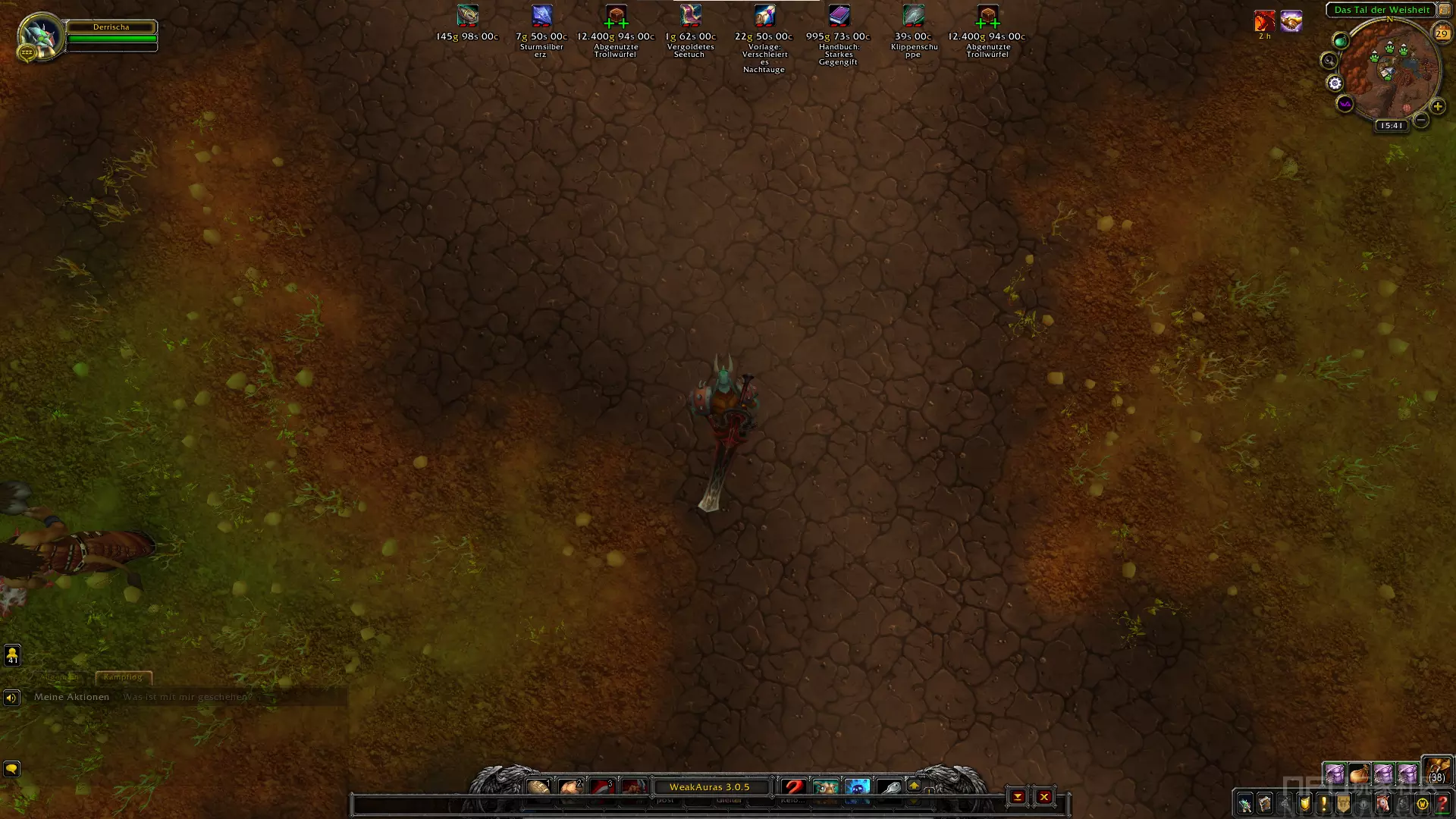The height and width of the screenshot is (819, 1456).
Task: Select the Handbuch: Starkes Gegengift icon
Action: 839,16
